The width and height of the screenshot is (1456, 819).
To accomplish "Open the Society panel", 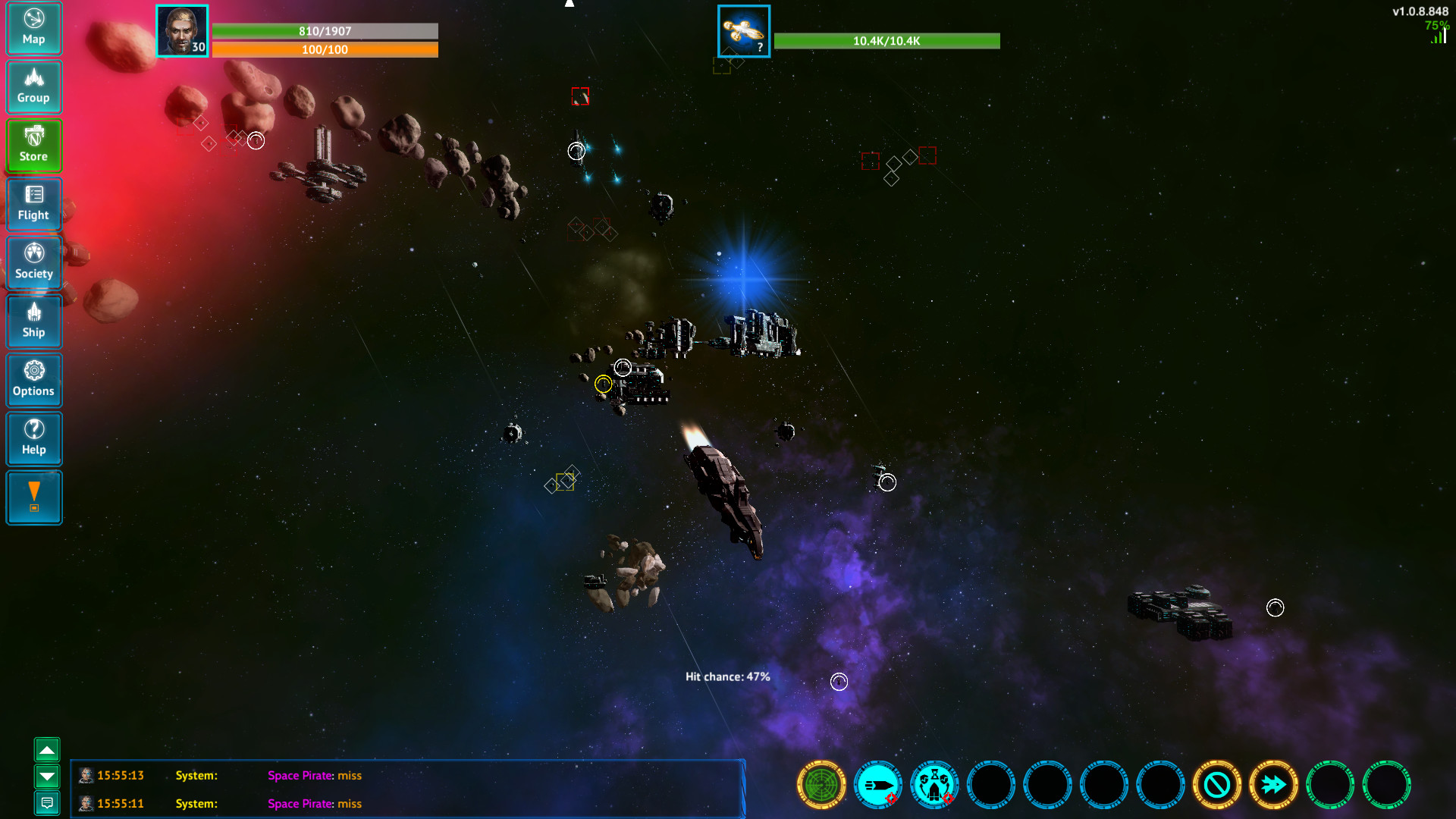I will pos(34,262).
